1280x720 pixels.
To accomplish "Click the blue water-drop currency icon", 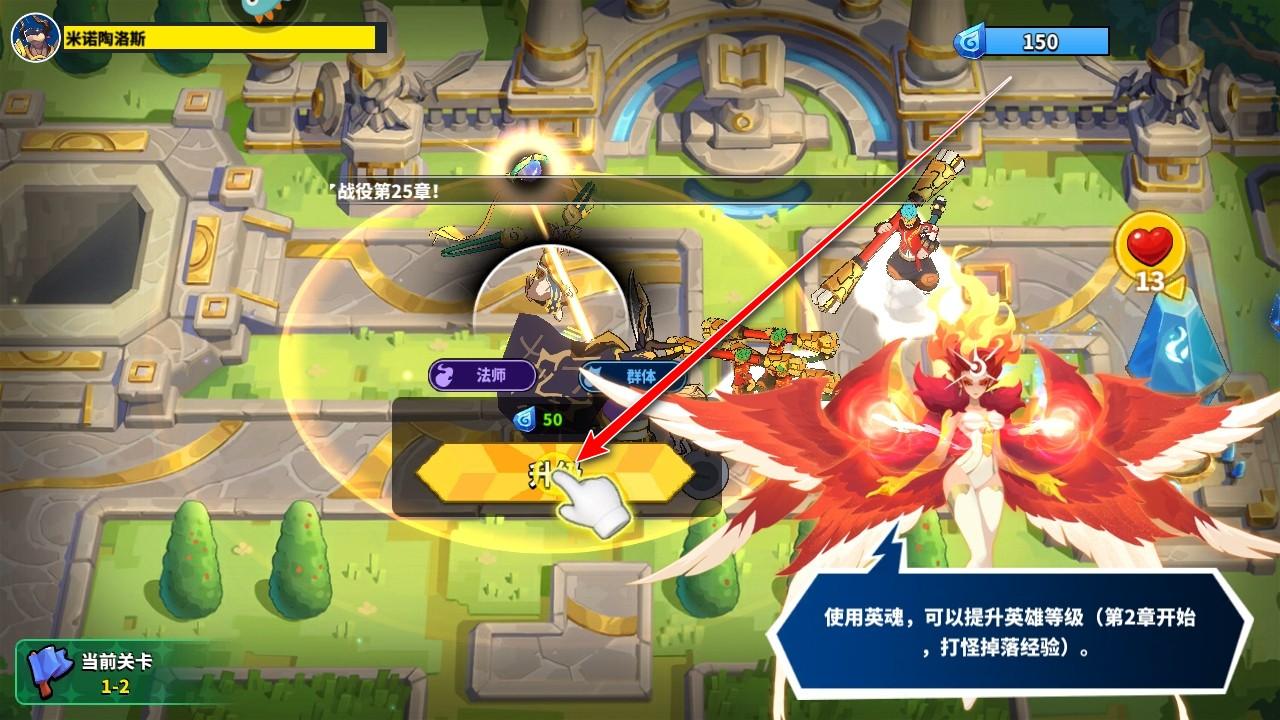I will click(970, 39).
